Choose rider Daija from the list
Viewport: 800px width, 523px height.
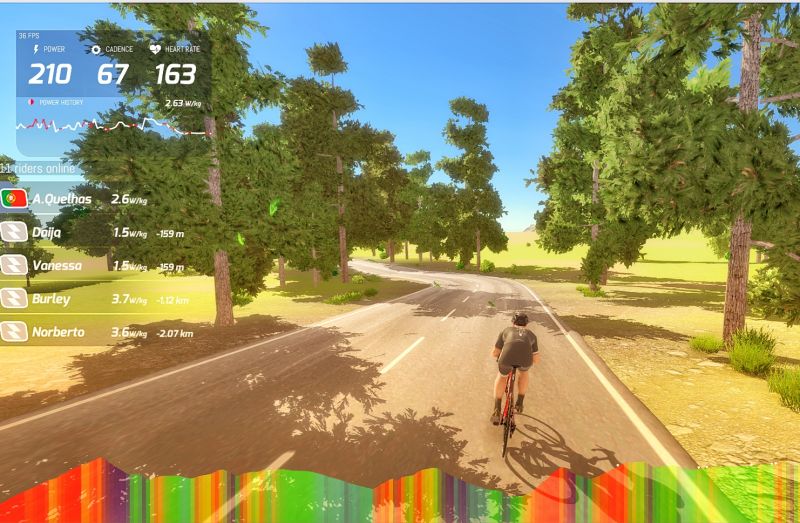(46, 232)
